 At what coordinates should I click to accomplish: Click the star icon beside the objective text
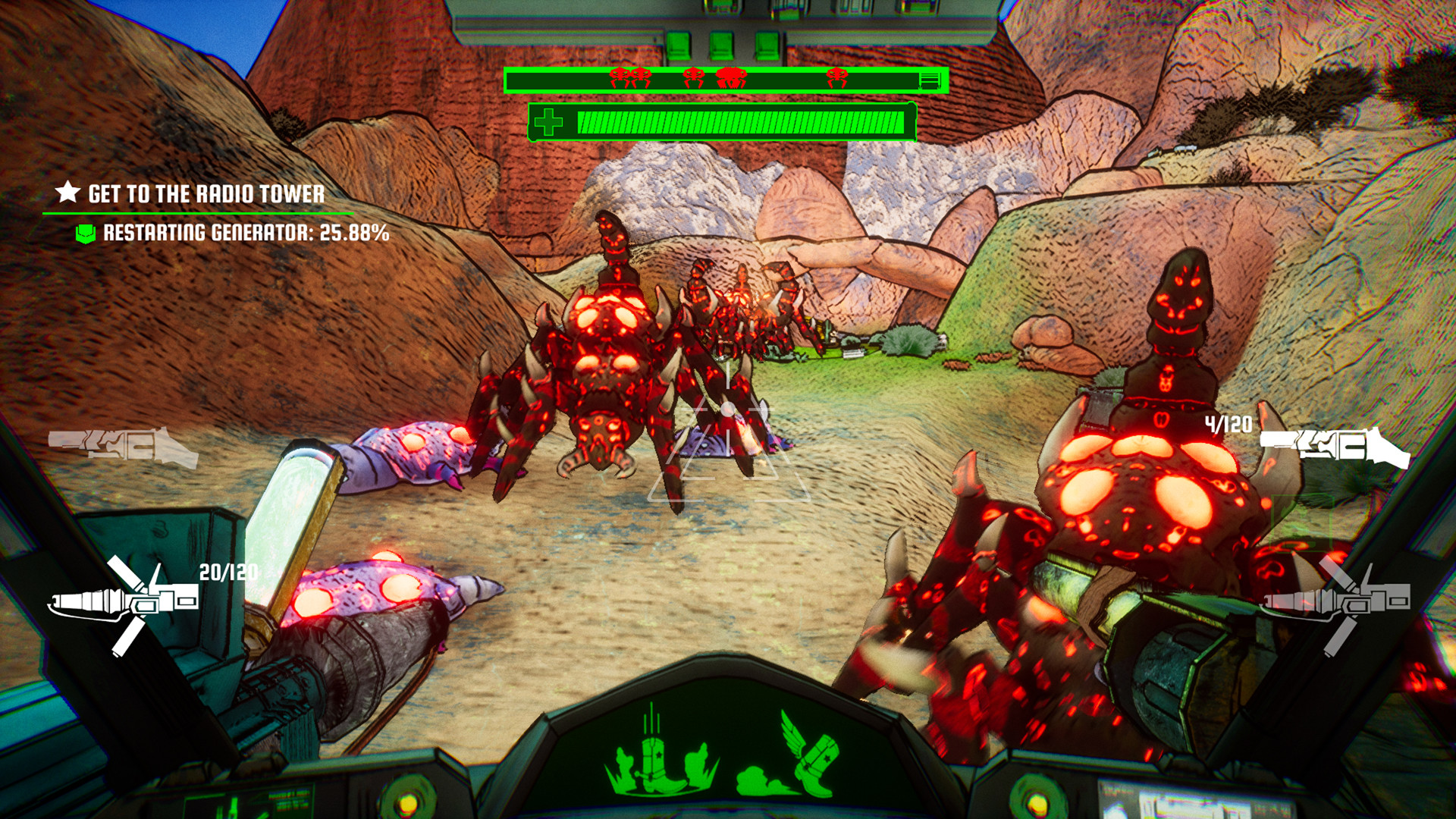pyautogui.click(x=67, y=193)
